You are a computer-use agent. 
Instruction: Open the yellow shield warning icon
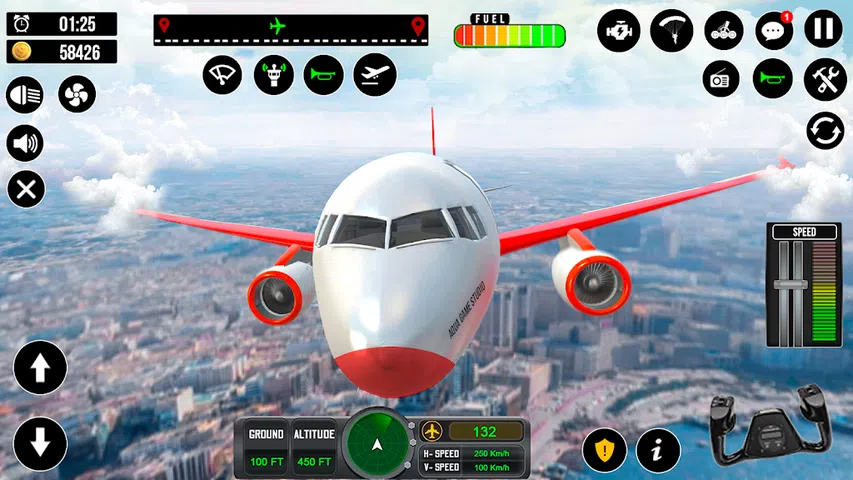[x=605, y=450]
